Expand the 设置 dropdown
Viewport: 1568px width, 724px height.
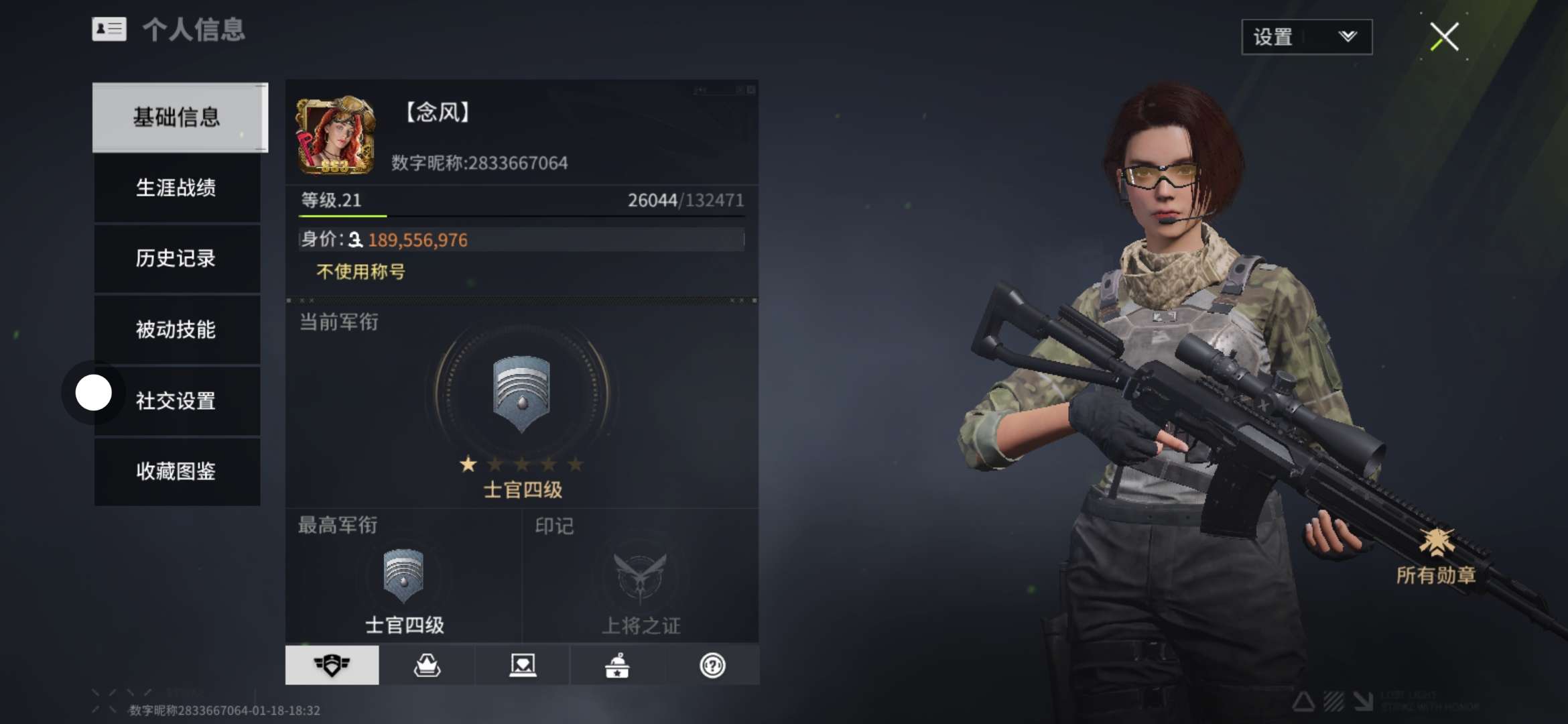1306,37
